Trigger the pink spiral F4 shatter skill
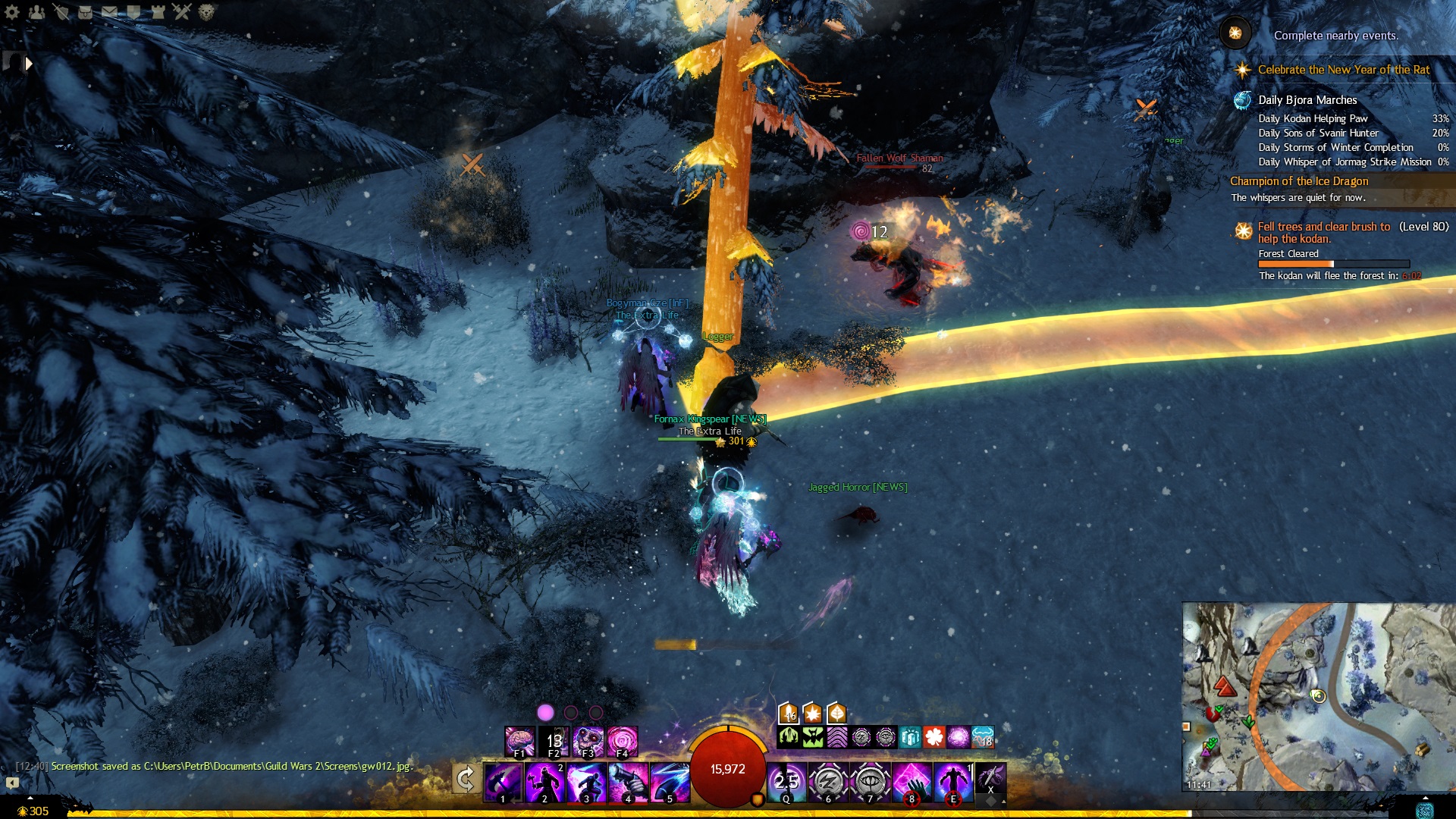The image size is (1456, 819). pos(623,741)
